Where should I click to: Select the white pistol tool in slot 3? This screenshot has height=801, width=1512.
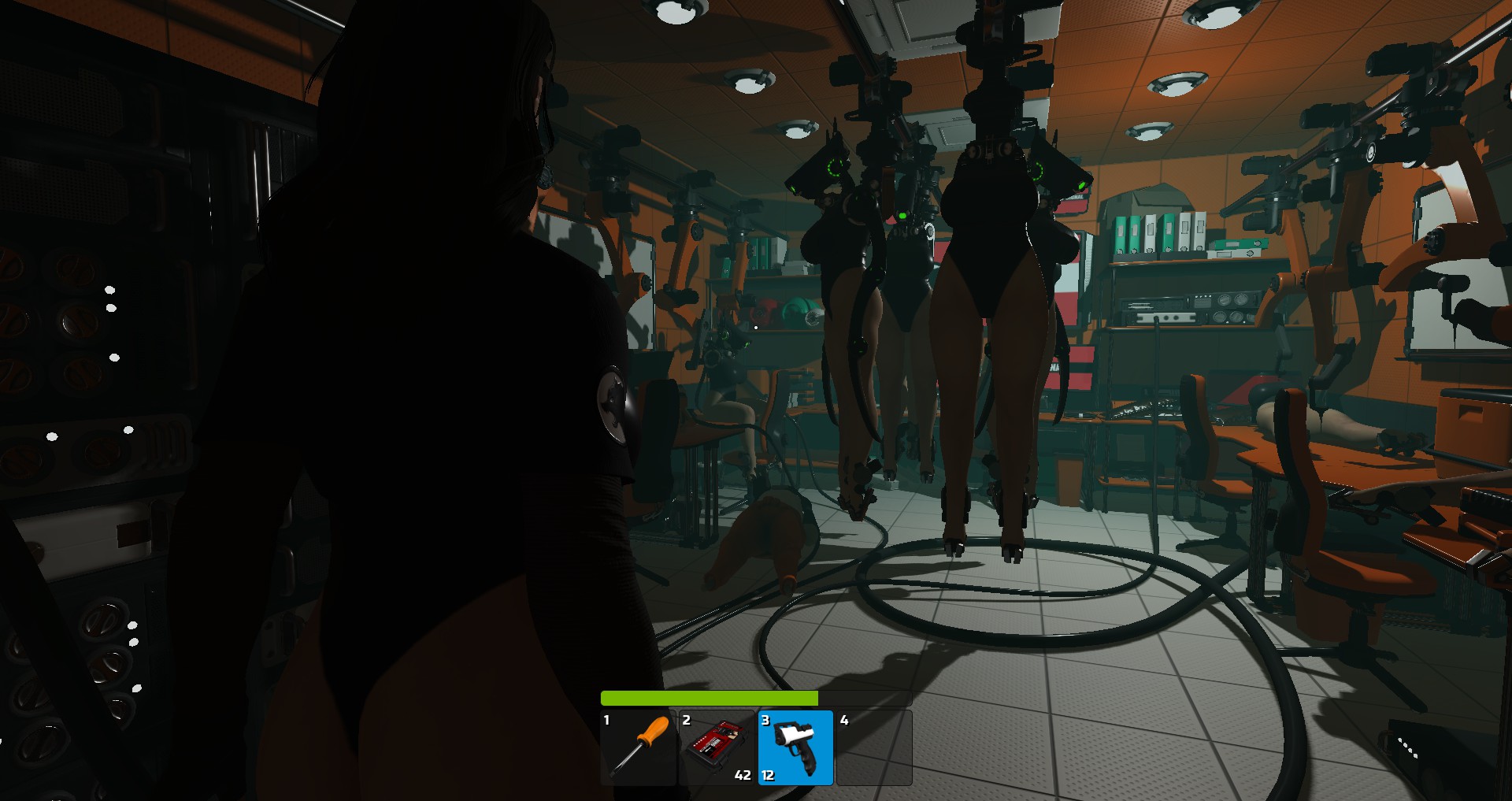(795, 747)
